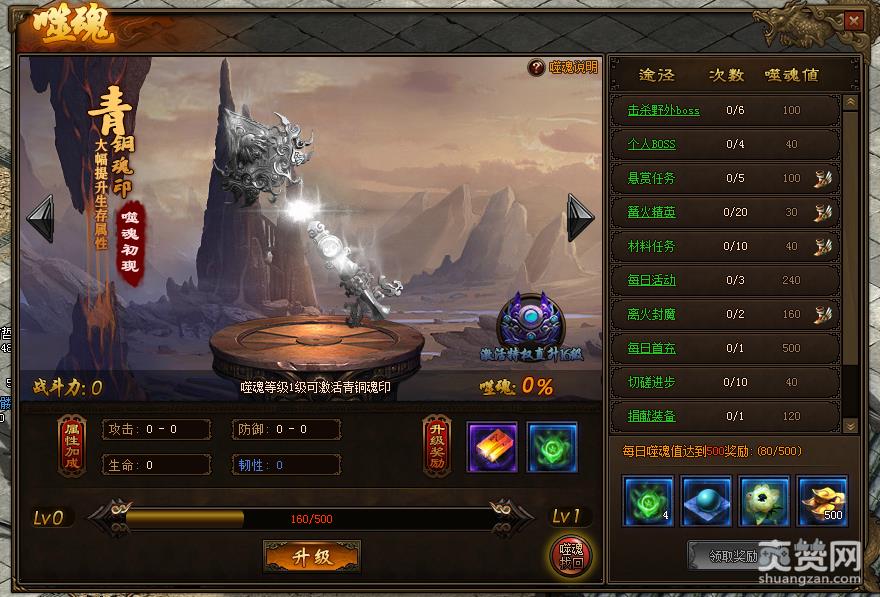Open the 材料任务 link
880x597 pixels.
[651, 246]
